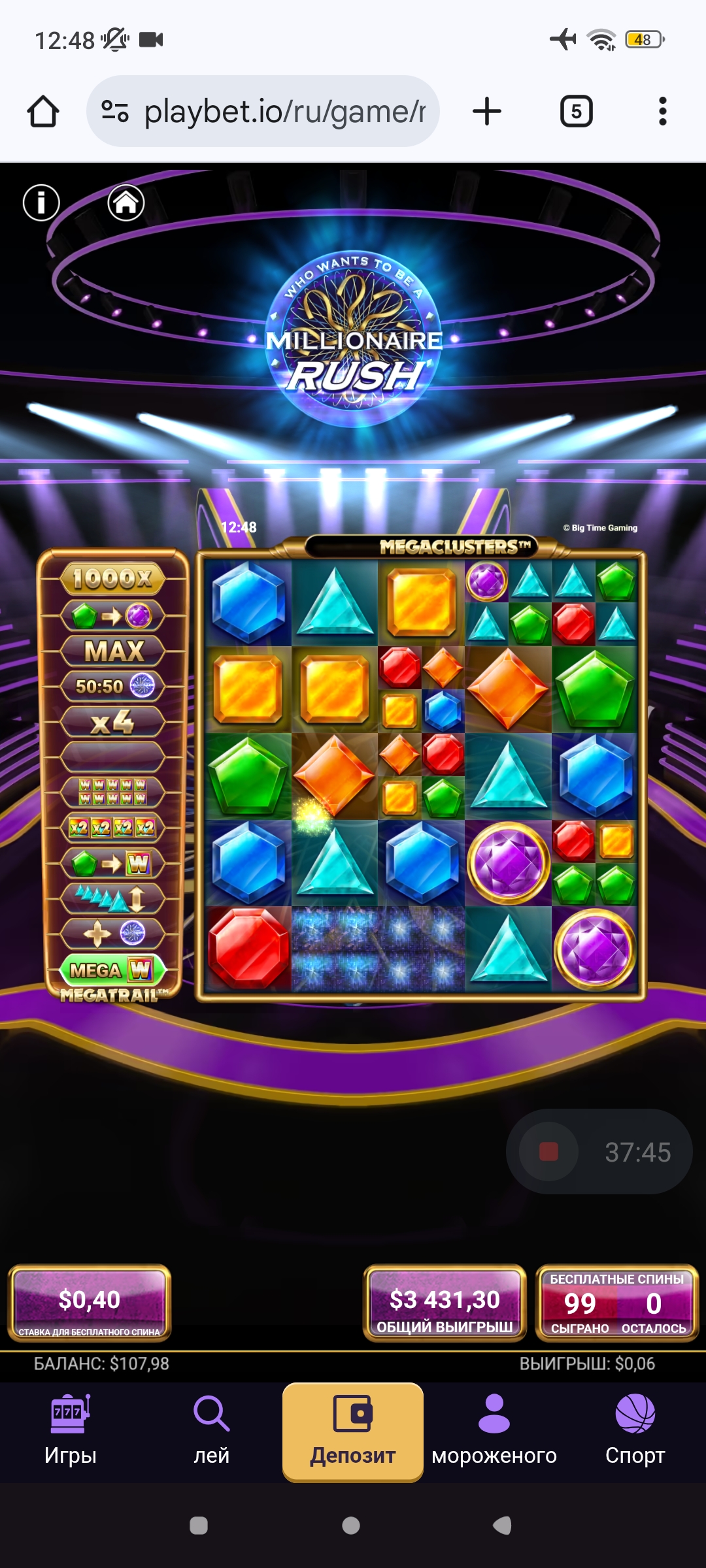Switch to the Спорт tab
The width and height of the screenshot is (706, 1568).
tap(635, 1431)
